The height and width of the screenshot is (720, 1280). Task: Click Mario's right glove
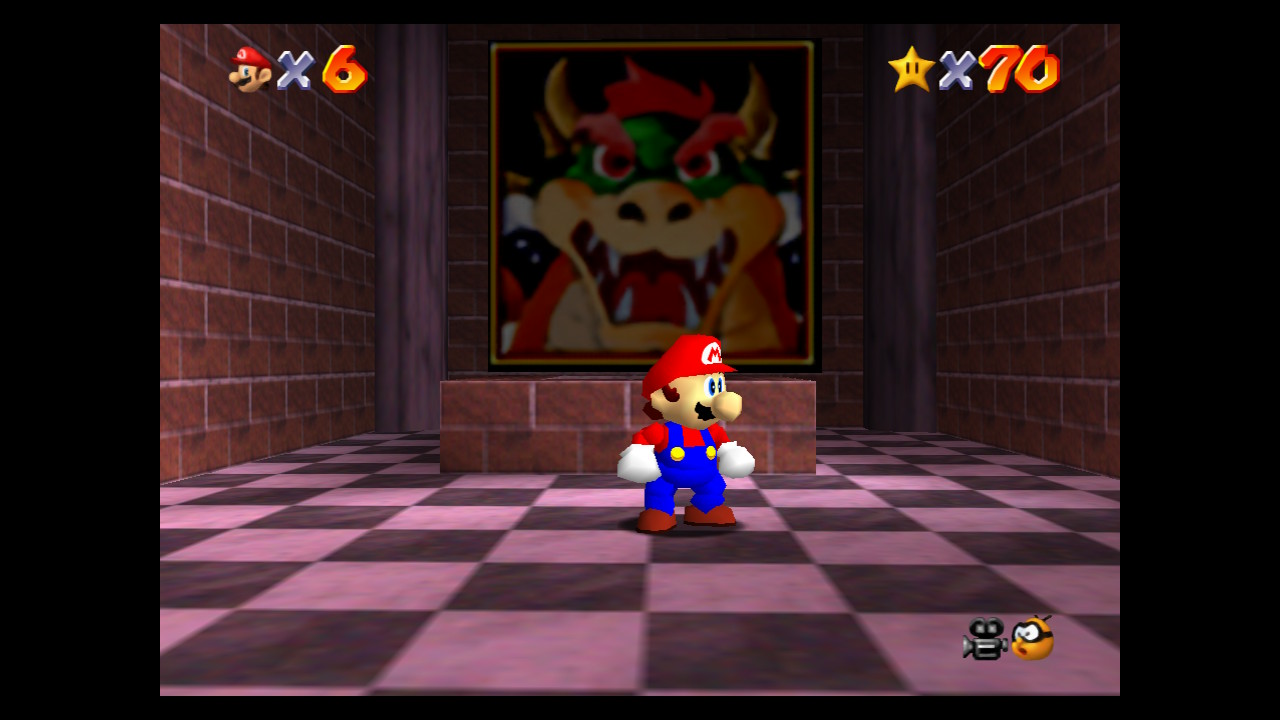pos(737,458)
